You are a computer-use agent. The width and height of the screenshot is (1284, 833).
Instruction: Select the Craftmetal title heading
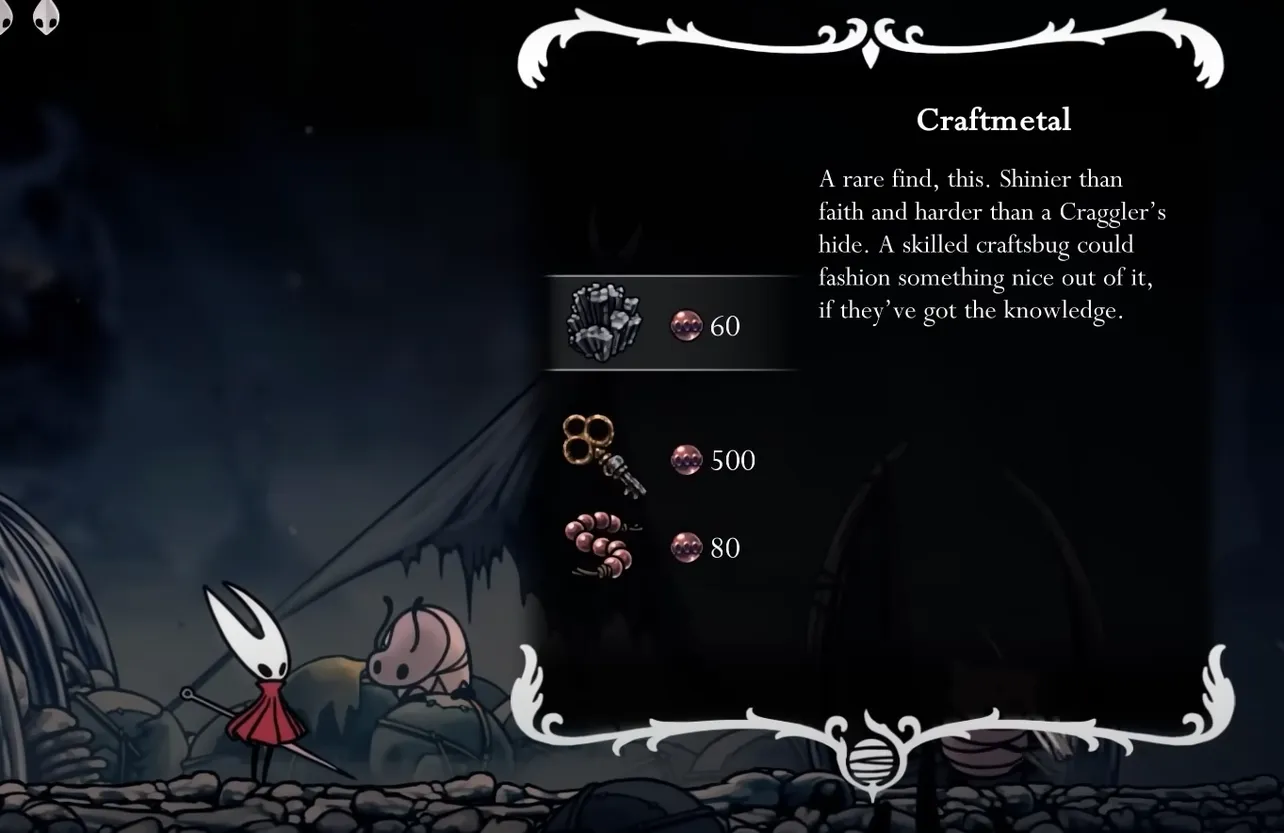point(993,120)
